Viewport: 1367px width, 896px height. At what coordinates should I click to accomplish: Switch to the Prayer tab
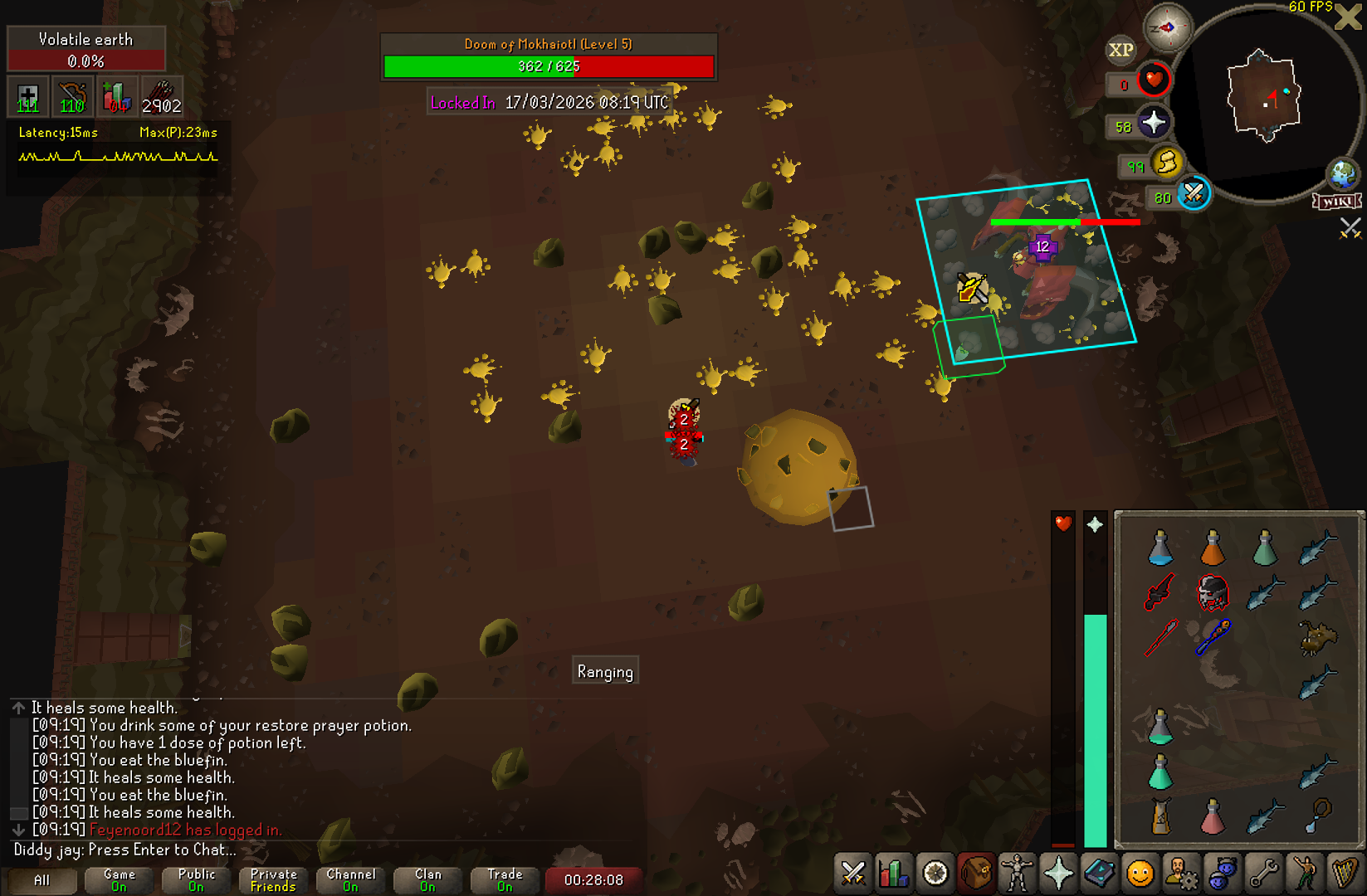(x=1058, y=874)
